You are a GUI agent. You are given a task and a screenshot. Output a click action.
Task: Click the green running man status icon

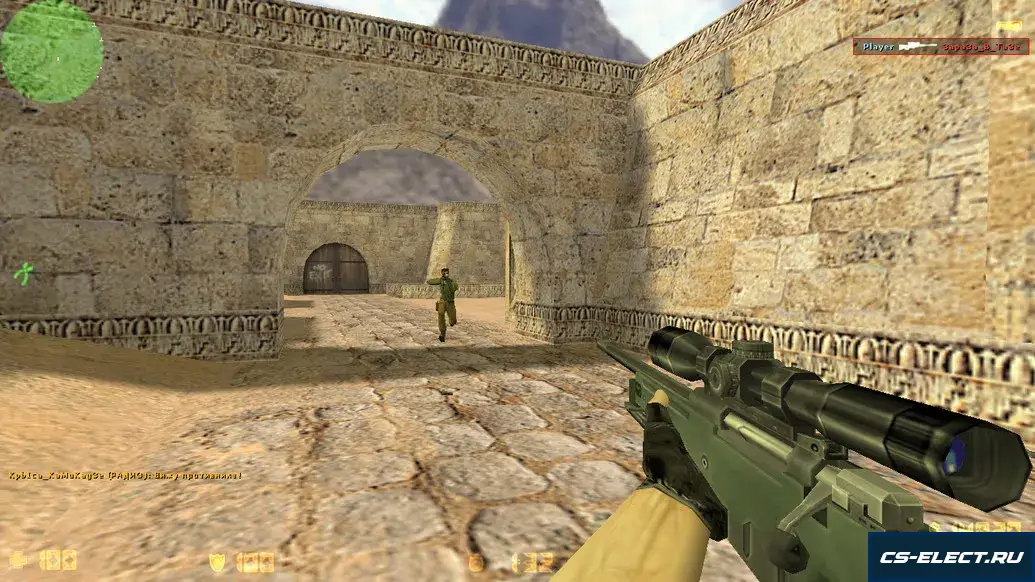click(x=24, y=273)
